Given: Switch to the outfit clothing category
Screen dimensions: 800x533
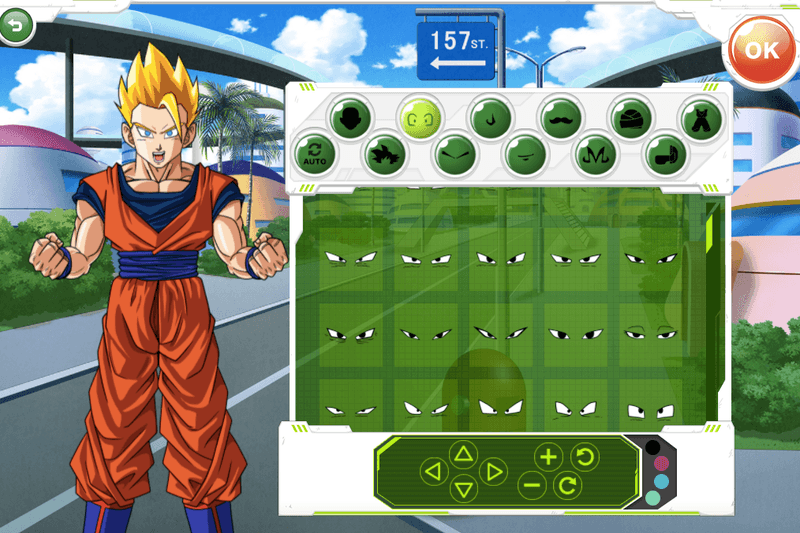Looking at the screenshot, I should click(701, 117).
